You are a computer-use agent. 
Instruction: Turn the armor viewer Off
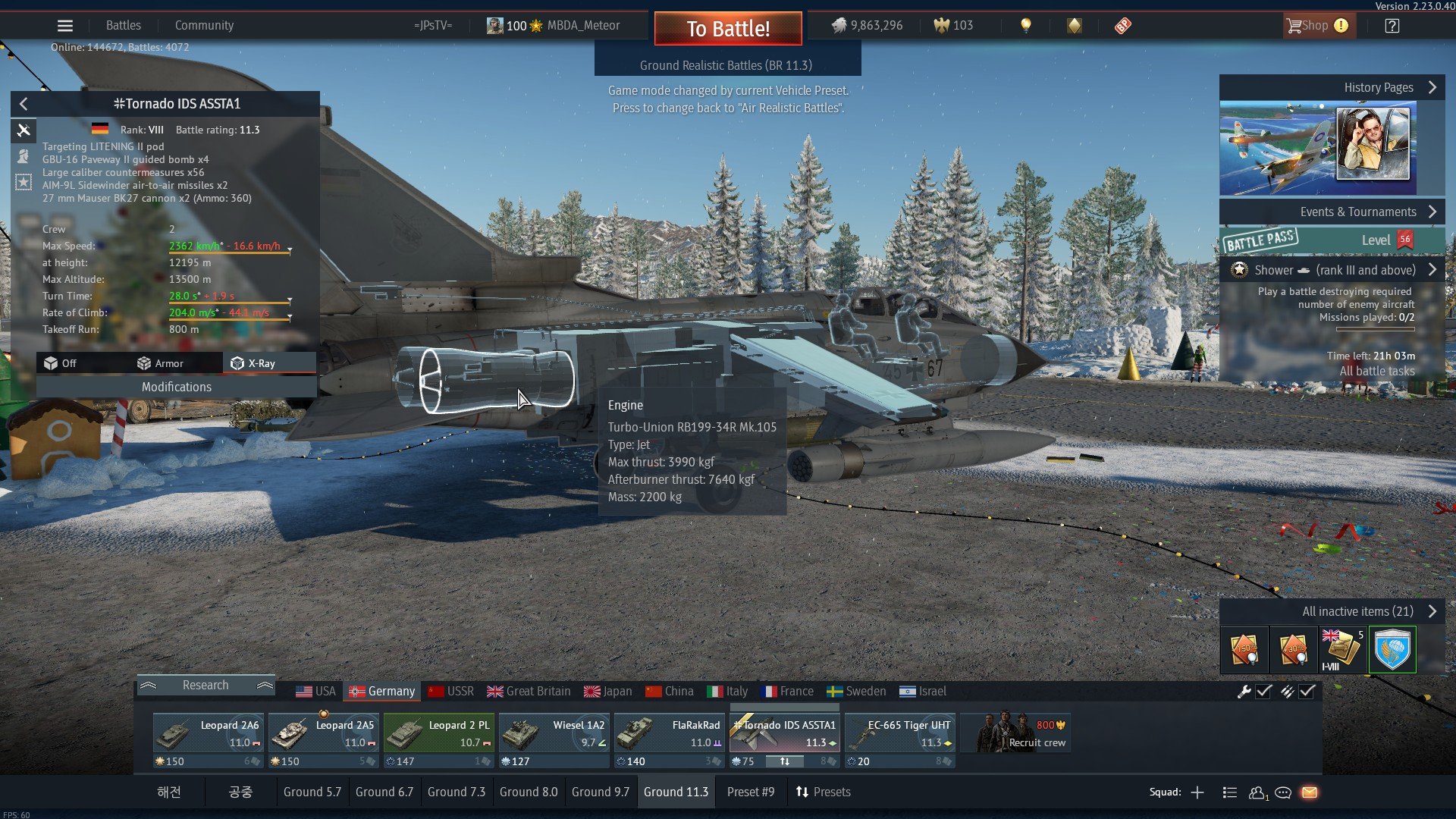[x=61, y=363]
